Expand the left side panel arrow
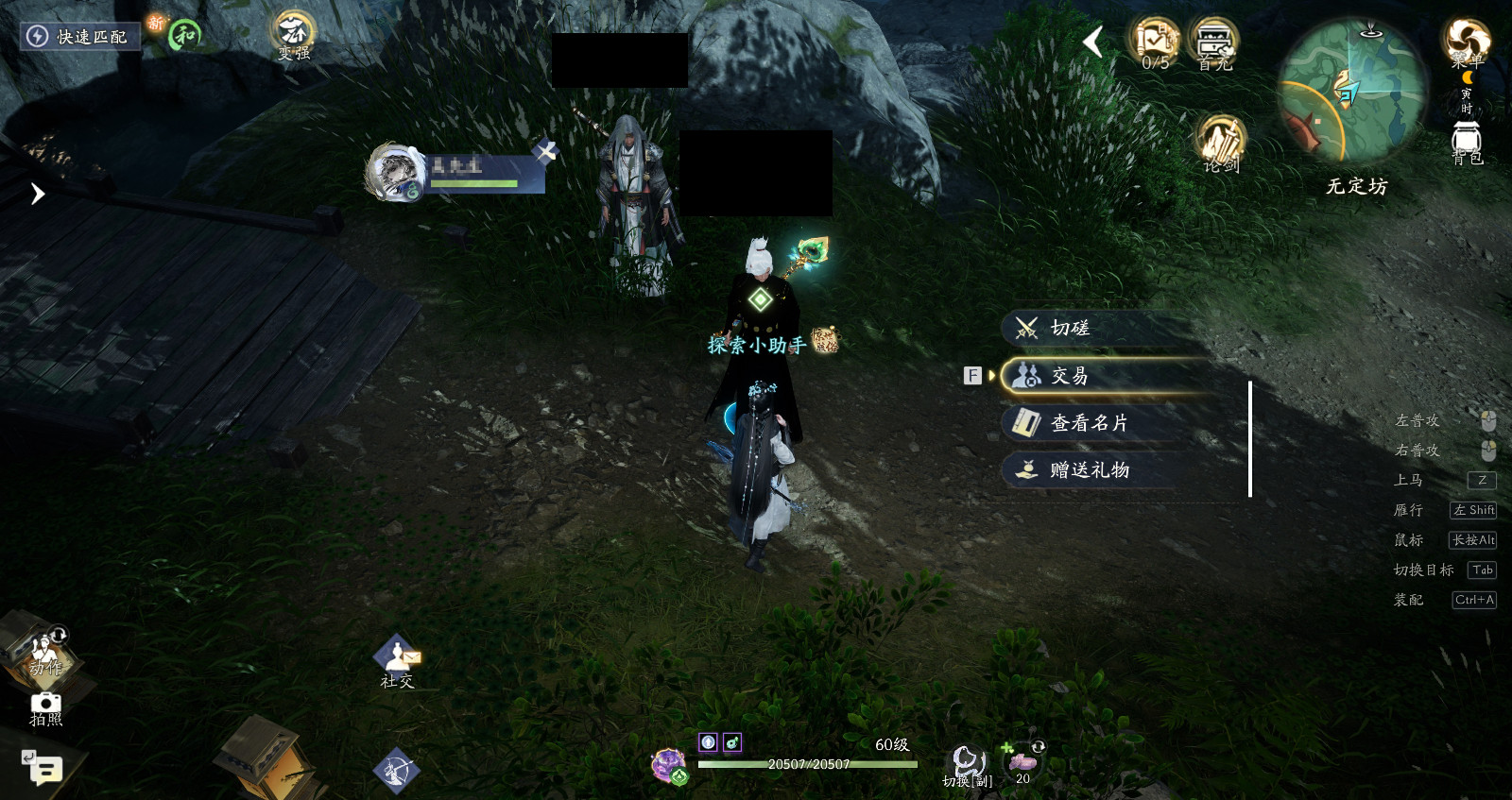 pos(37,194)
